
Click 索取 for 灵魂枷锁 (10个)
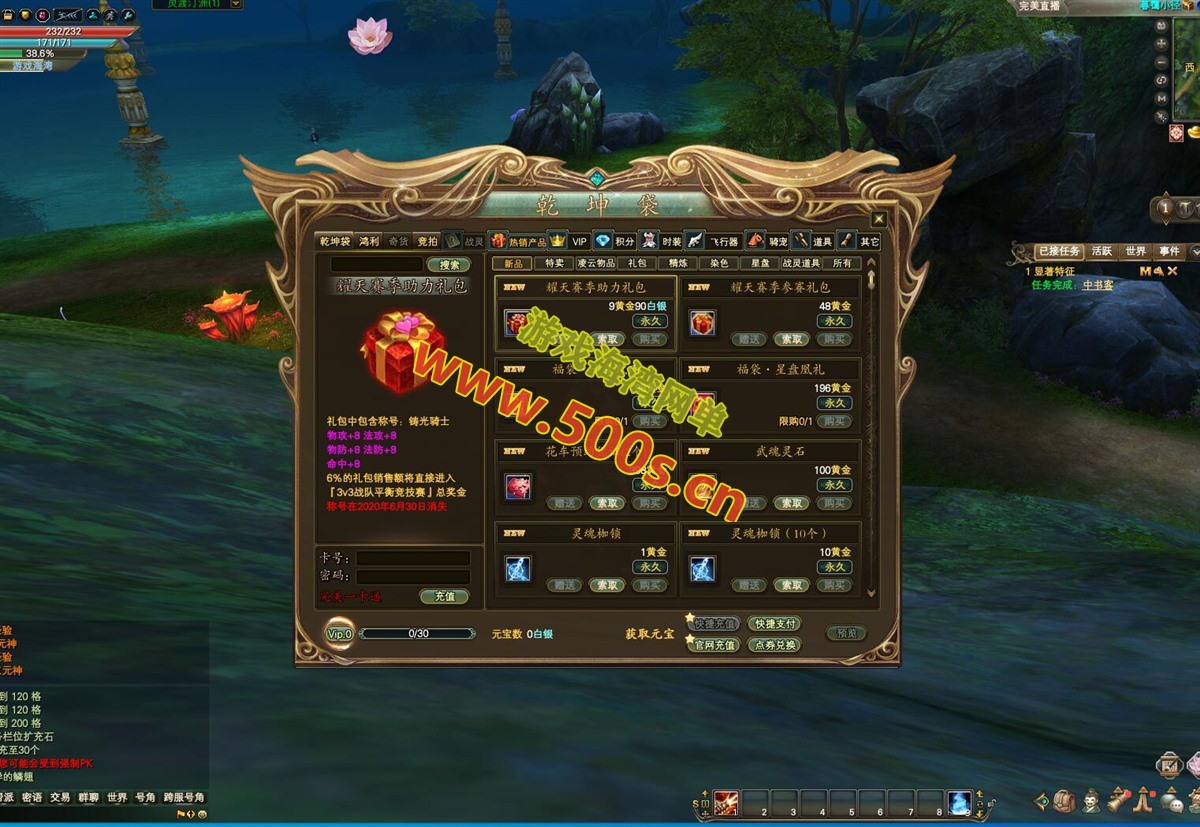click(791, 585)
